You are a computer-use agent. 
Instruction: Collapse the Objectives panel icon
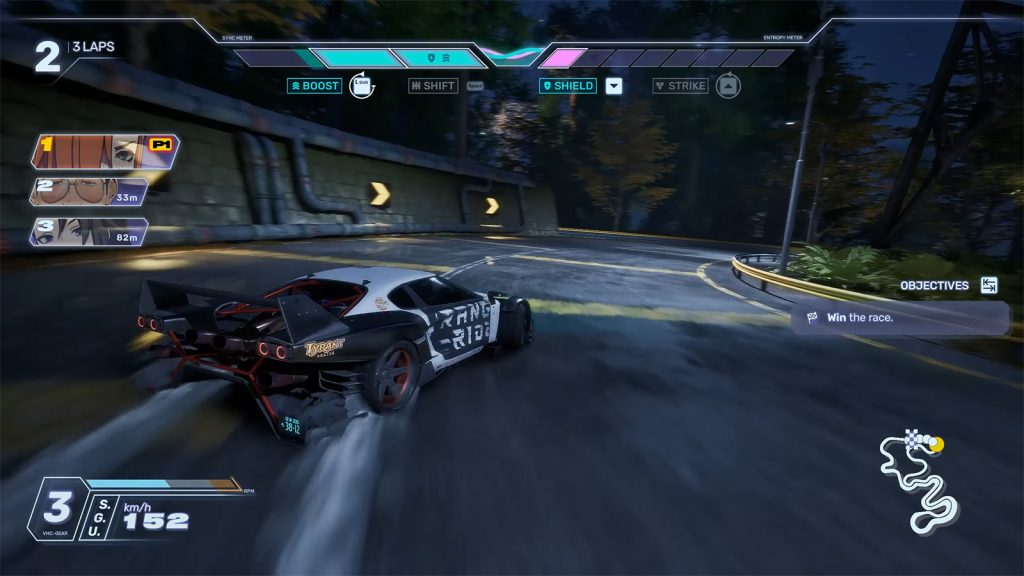tap(989, 285)
